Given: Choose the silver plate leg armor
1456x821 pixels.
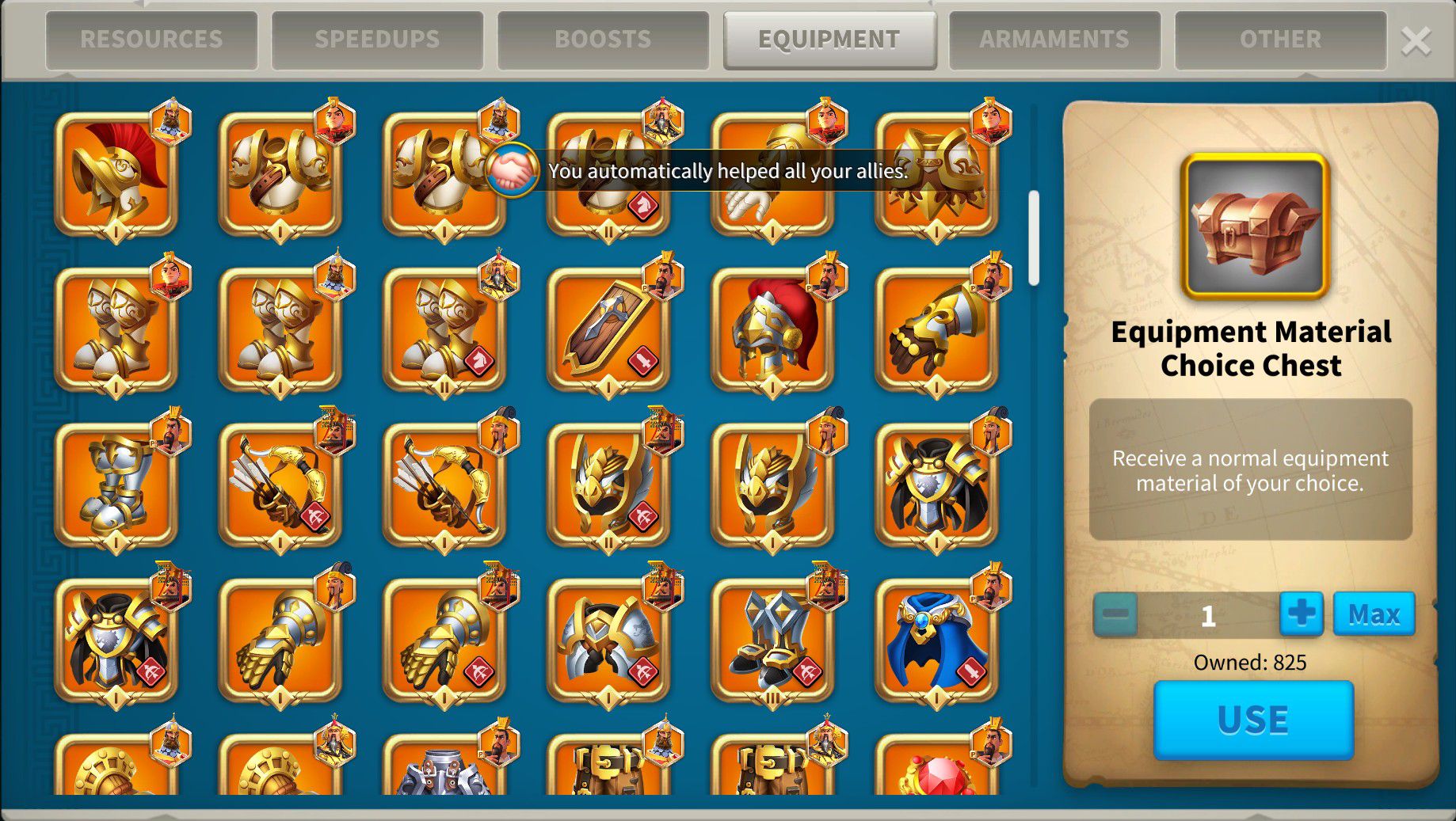Looking at the screenshot, I should pos(116,485).
